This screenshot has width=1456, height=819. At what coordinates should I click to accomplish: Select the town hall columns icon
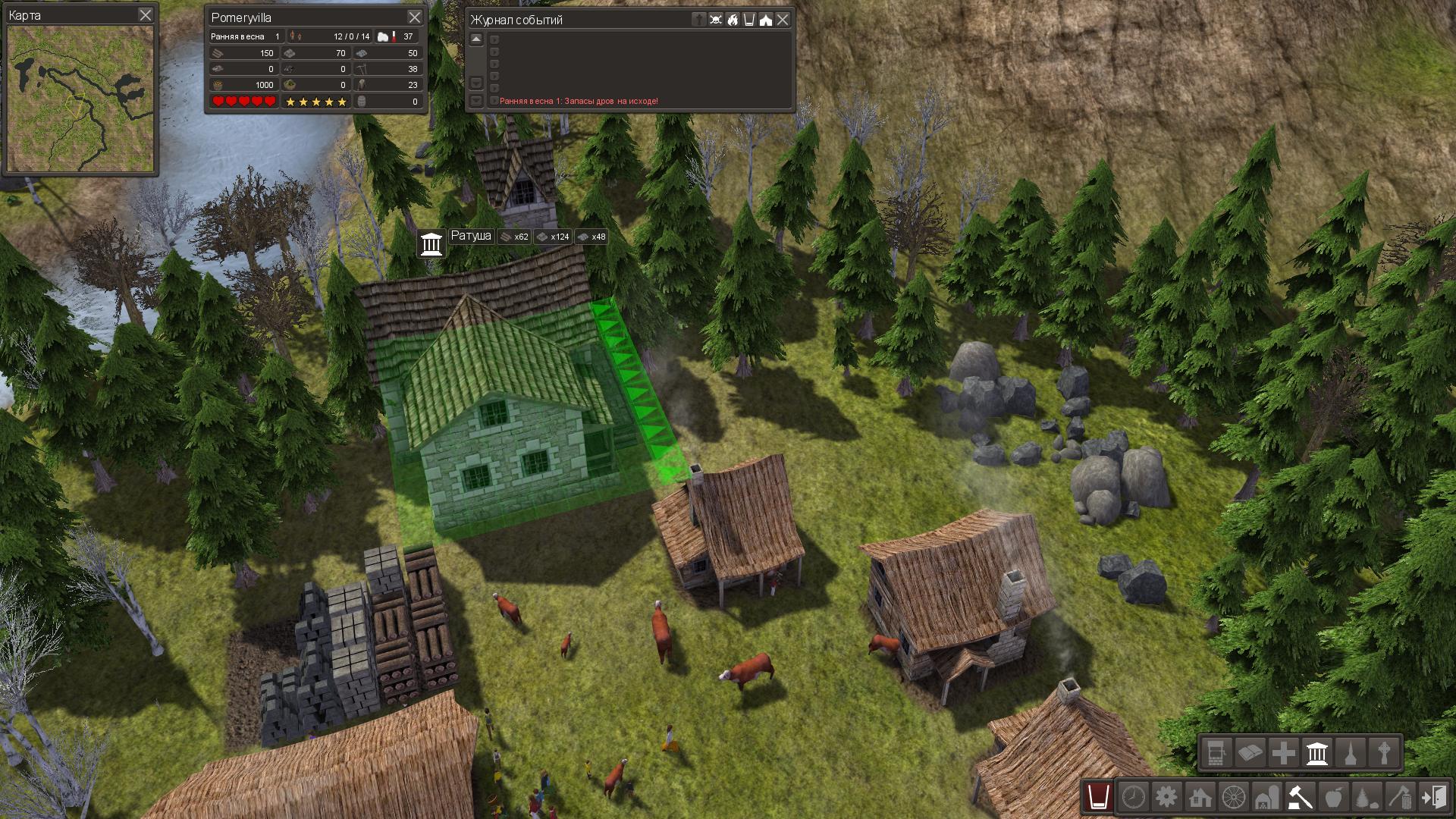point(1317,753)
